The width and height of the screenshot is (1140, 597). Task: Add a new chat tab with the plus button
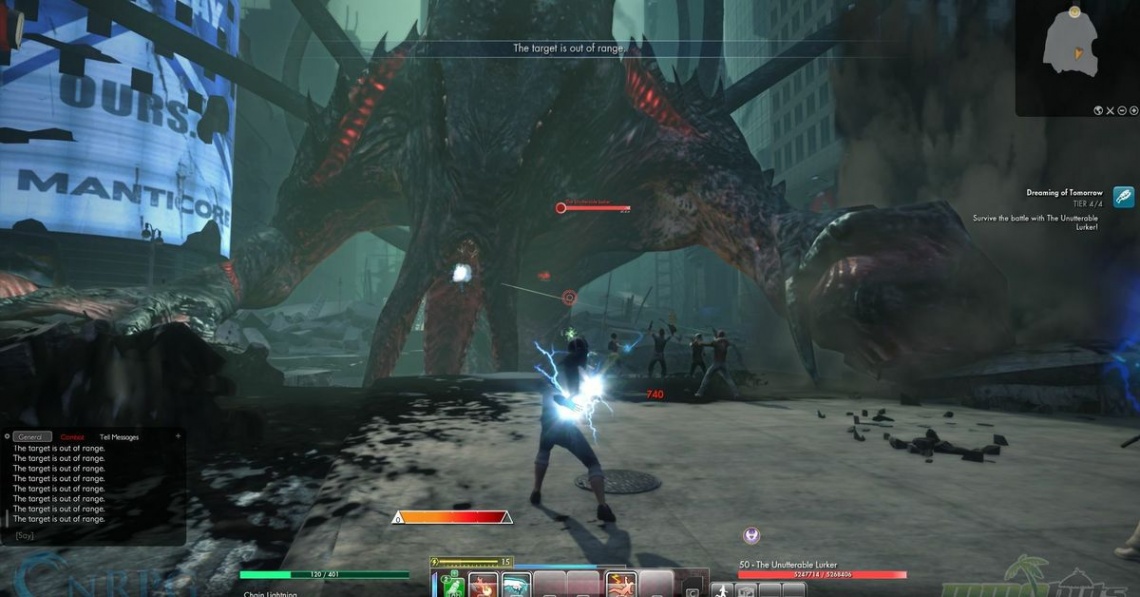click(178, 436)
